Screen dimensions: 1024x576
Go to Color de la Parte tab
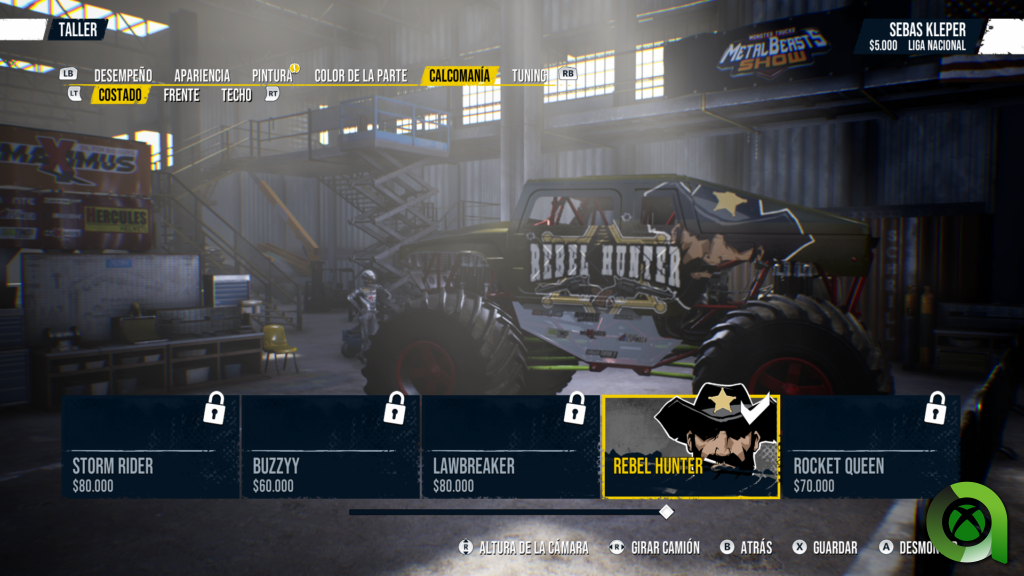coord(361,75)
